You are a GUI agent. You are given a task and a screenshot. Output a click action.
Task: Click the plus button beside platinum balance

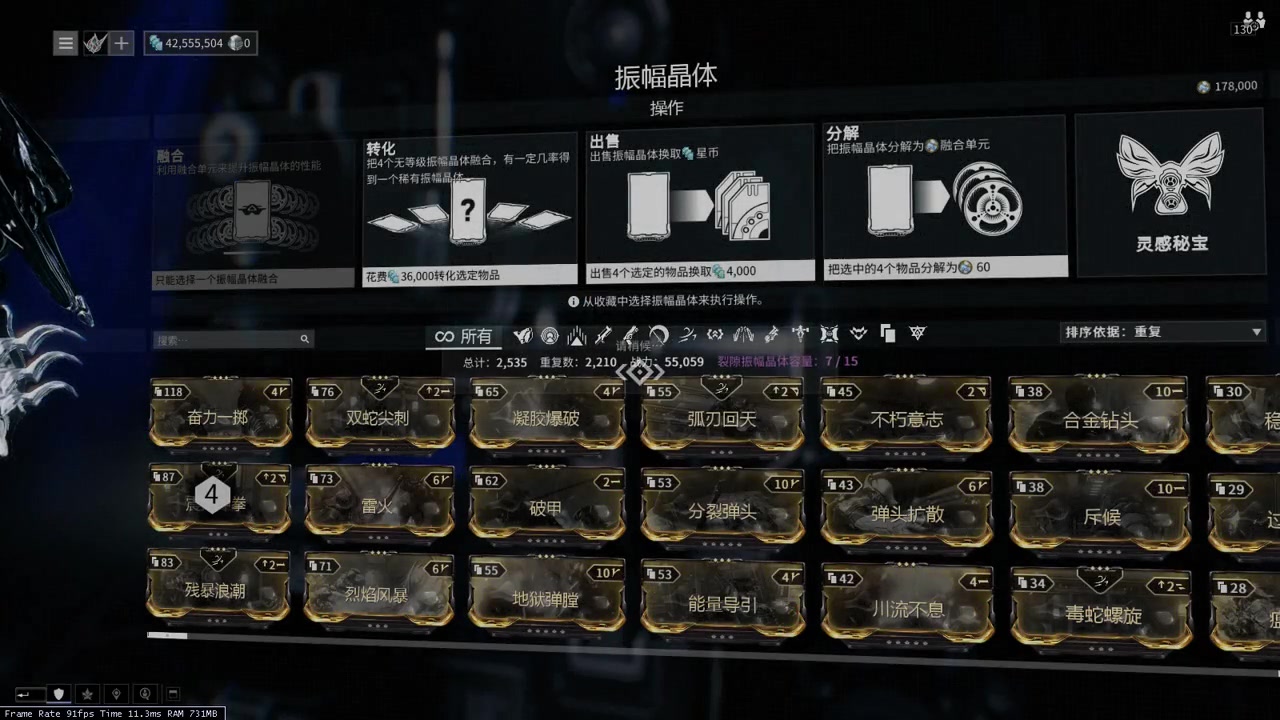tap(121, 43)
